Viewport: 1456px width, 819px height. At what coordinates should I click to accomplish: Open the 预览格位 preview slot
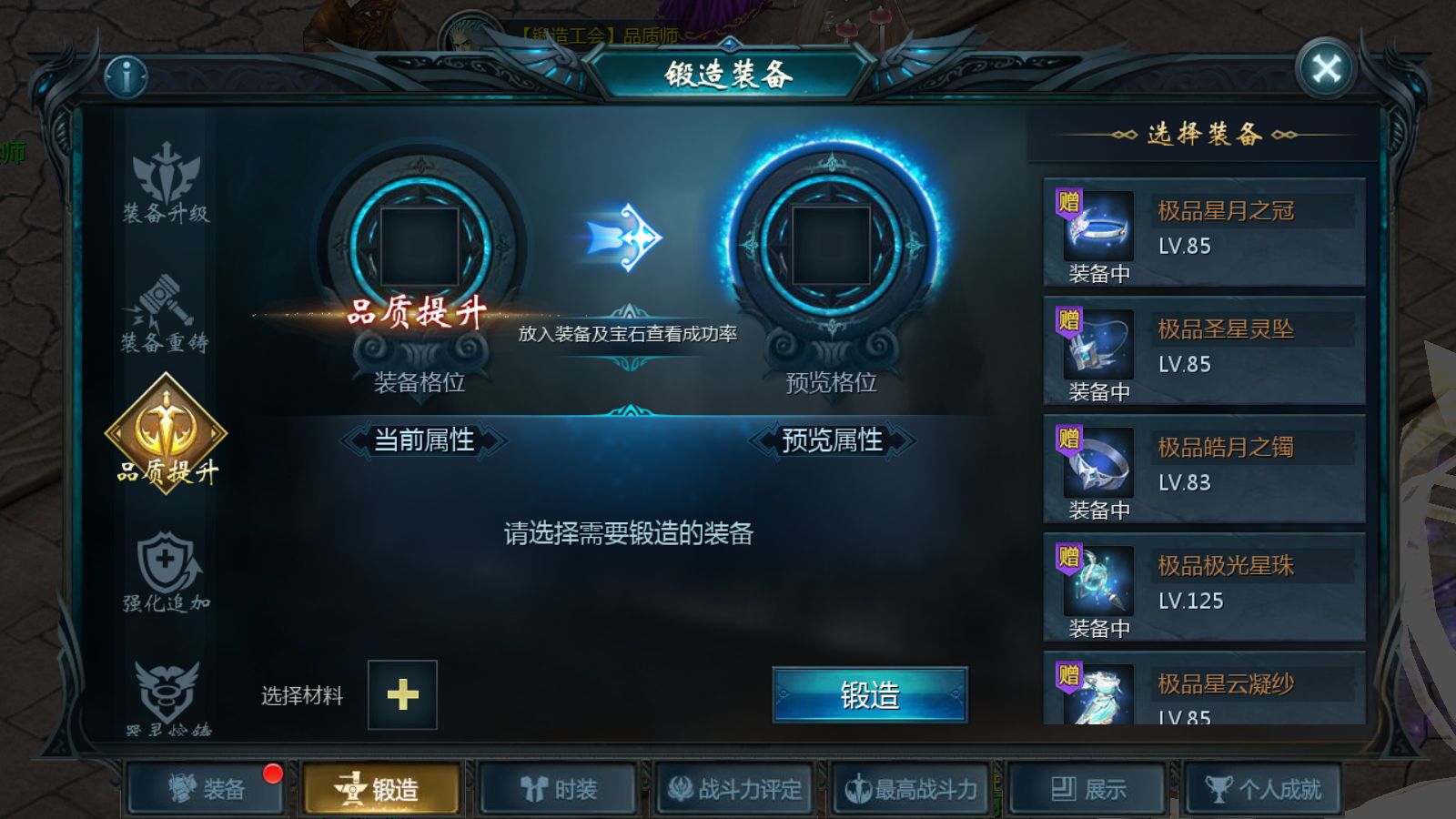[829, 246]
